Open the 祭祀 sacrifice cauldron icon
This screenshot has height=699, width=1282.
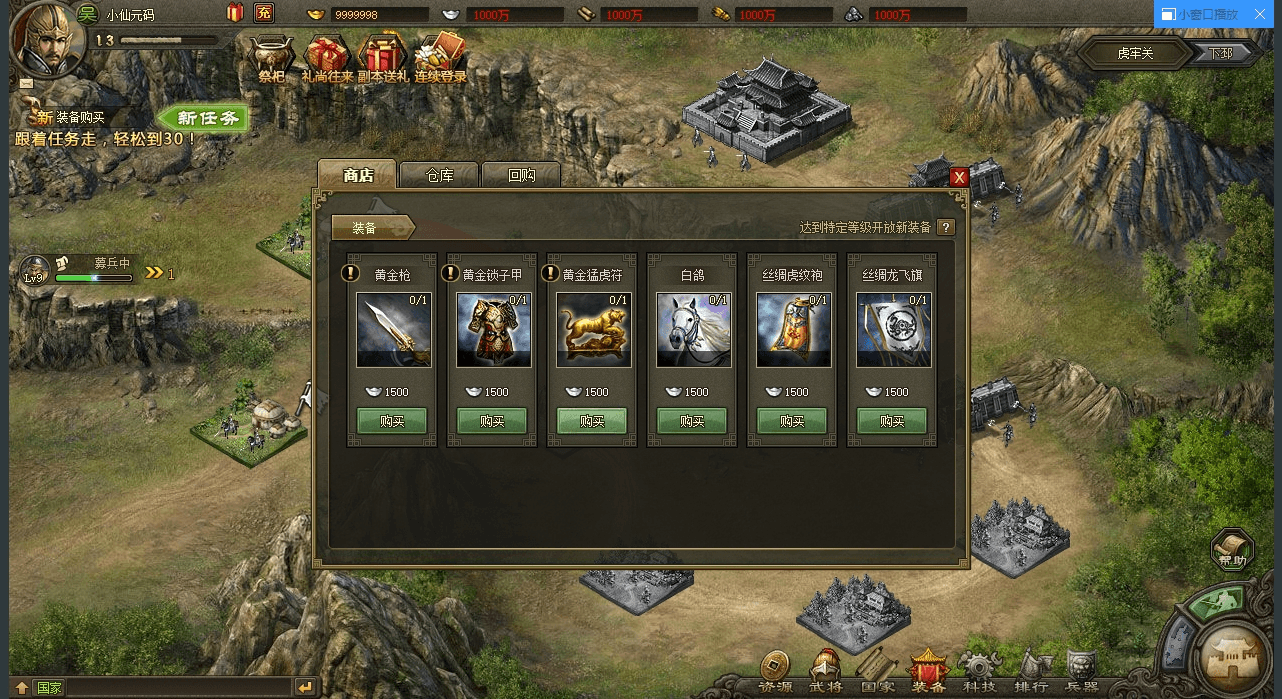pyautogui.click(x=272, y=58)
